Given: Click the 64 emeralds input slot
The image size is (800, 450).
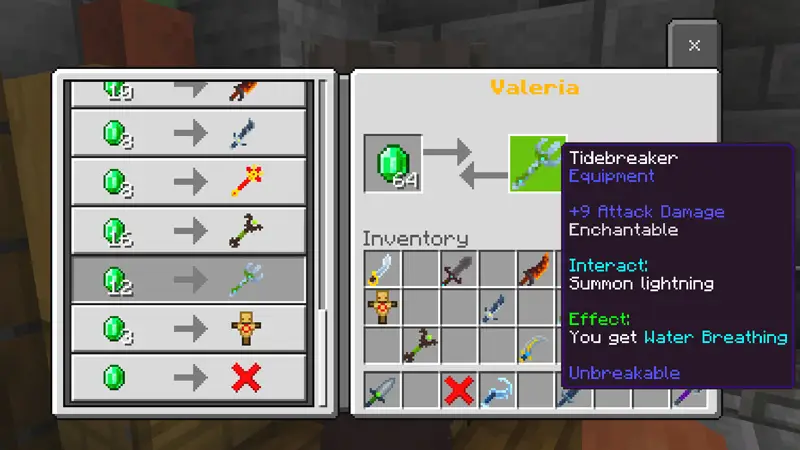Looking at the screenshot, I should point(392,163).
